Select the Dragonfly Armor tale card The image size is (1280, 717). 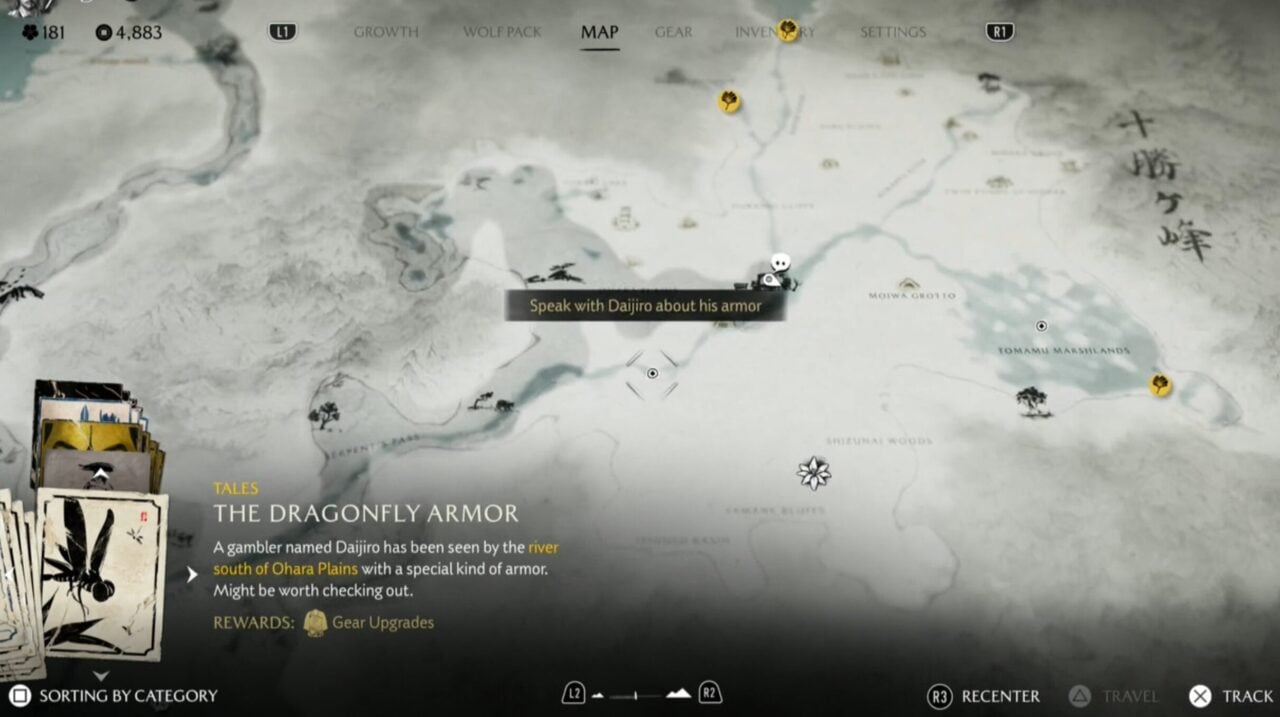pos(102,573)
